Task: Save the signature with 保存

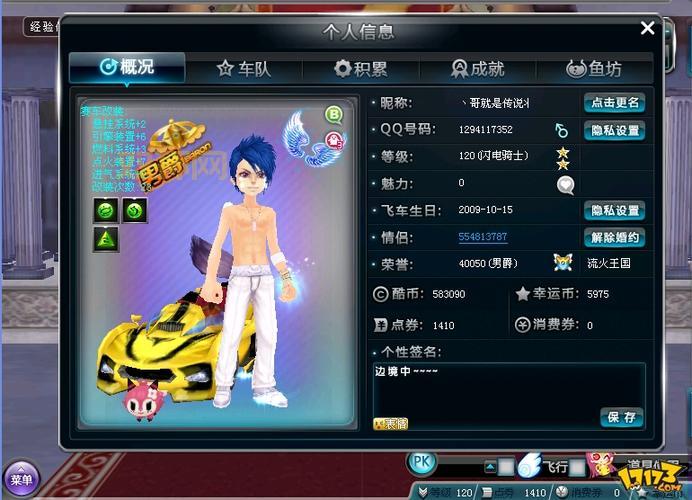Action: click(x=621, y=417)
